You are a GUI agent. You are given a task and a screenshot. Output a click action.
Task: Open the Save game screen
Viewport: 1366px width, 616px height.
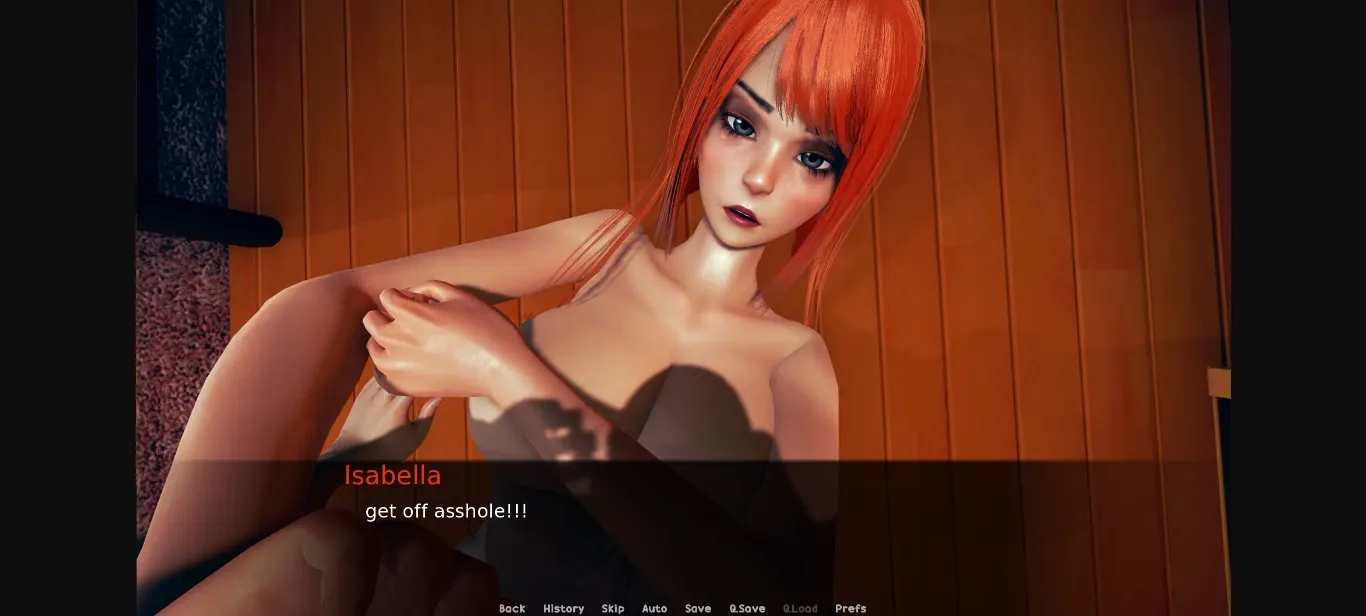(x=698, y=608)
